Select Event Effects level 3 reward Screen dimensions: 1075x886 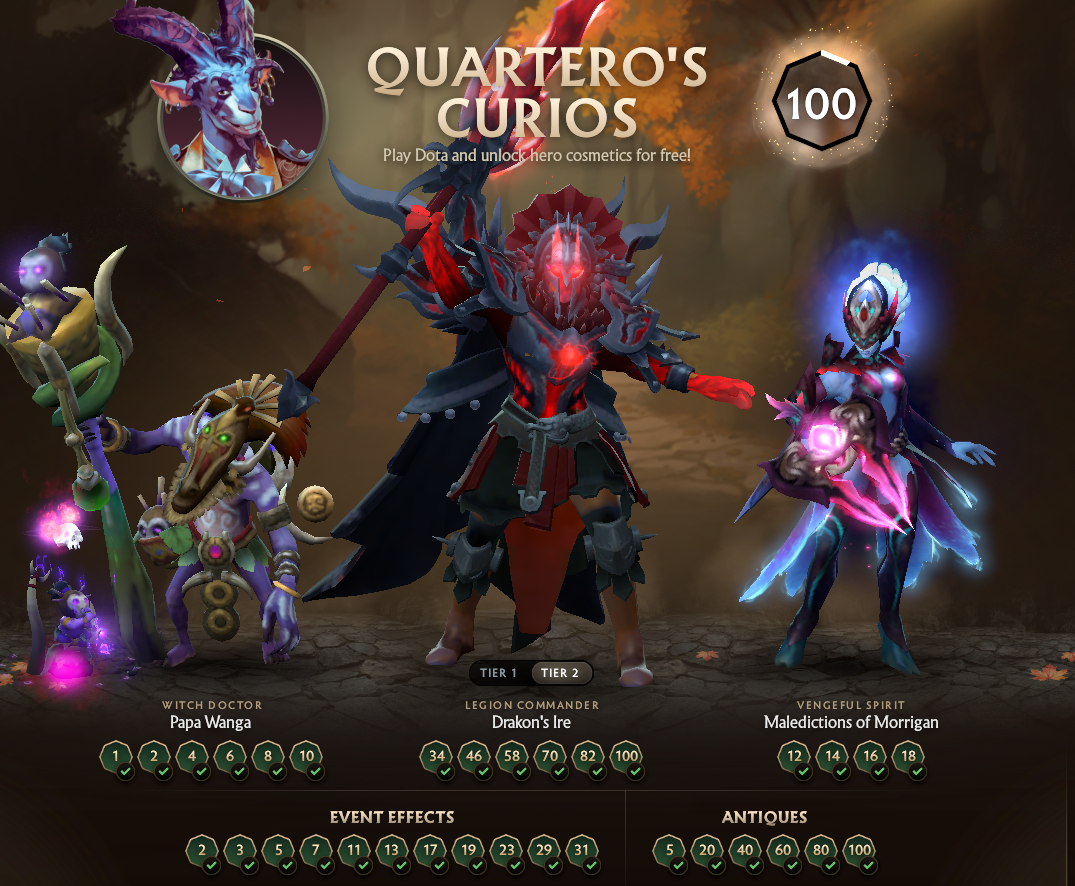240,851
